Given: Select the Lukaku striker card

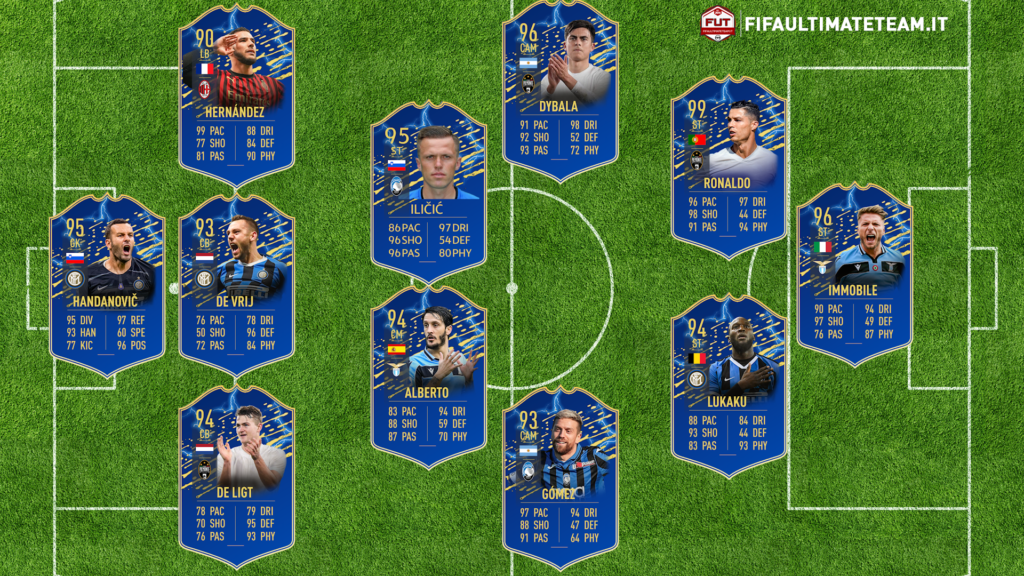Looking at the screenshot, I should tap(729, 385).
